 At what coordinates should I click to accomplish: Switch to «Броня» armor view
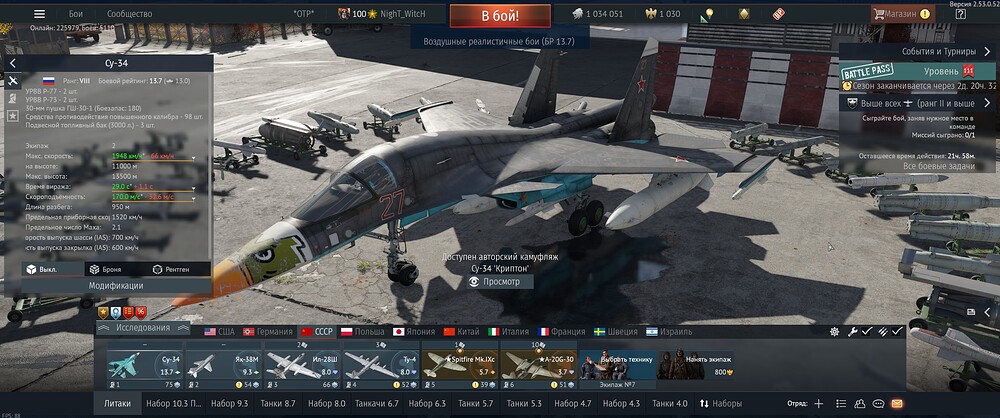click(105, 269)
